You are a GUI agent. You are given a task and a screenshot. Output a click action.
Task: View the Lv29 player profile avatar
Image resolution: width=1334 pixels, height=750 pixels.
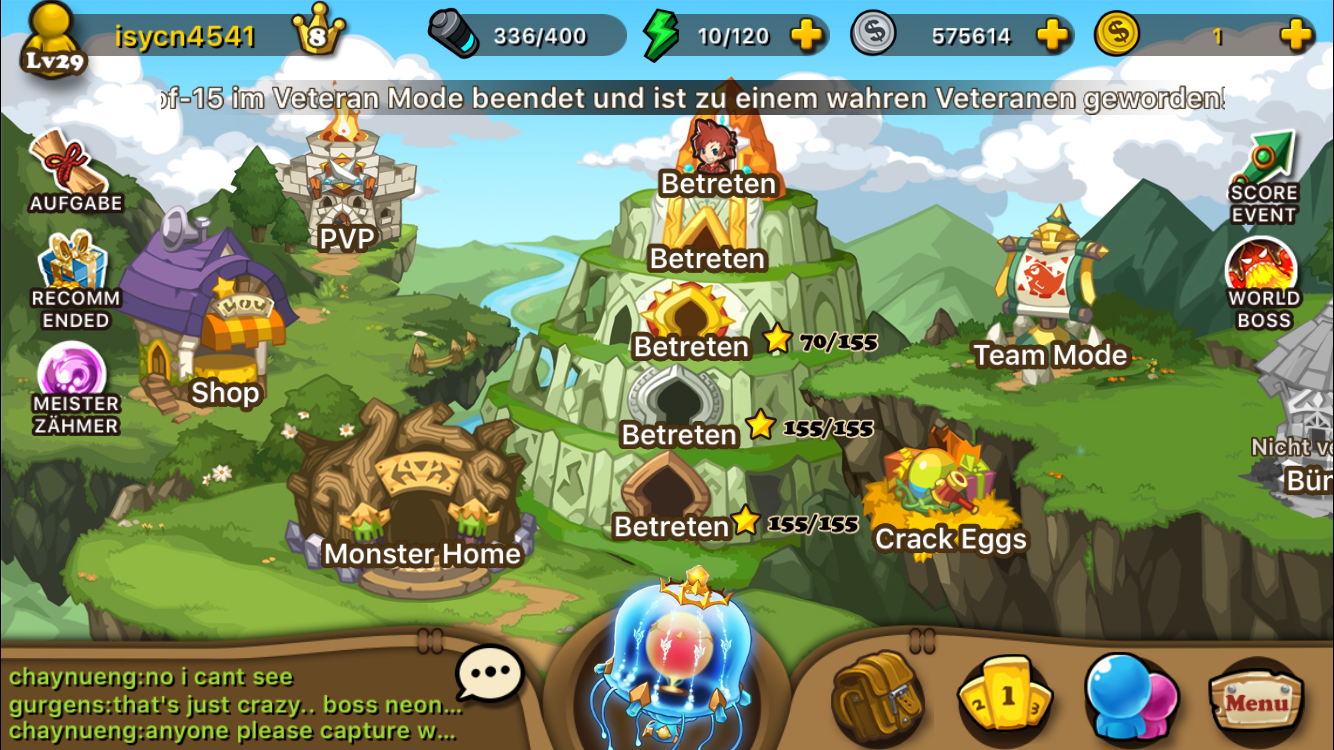click(53, 40)
